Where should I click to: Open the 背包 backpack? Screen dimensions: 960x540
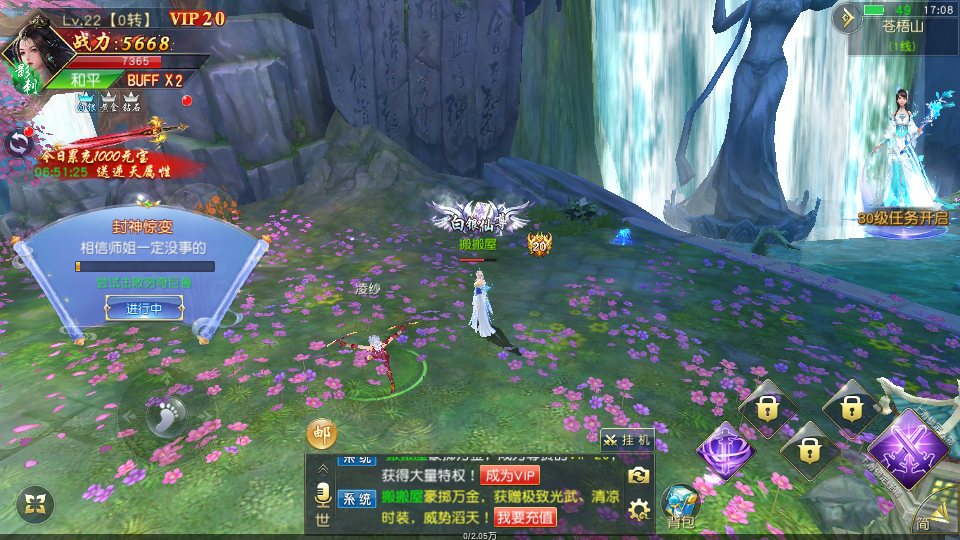tap(681, 506)
